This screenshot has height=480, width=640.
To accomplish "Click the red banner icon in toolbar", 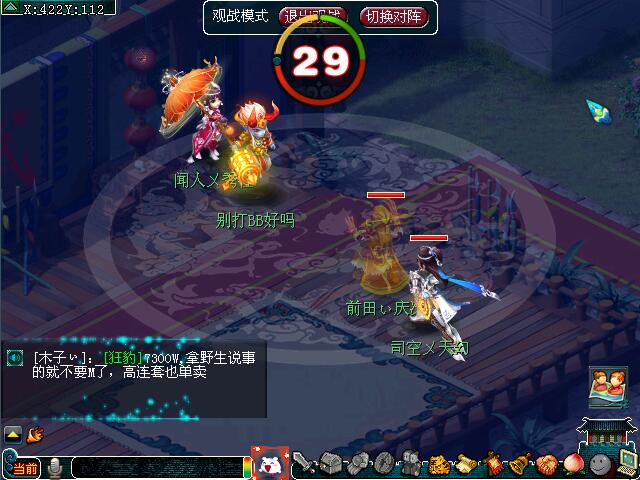I will coord(492,463).
